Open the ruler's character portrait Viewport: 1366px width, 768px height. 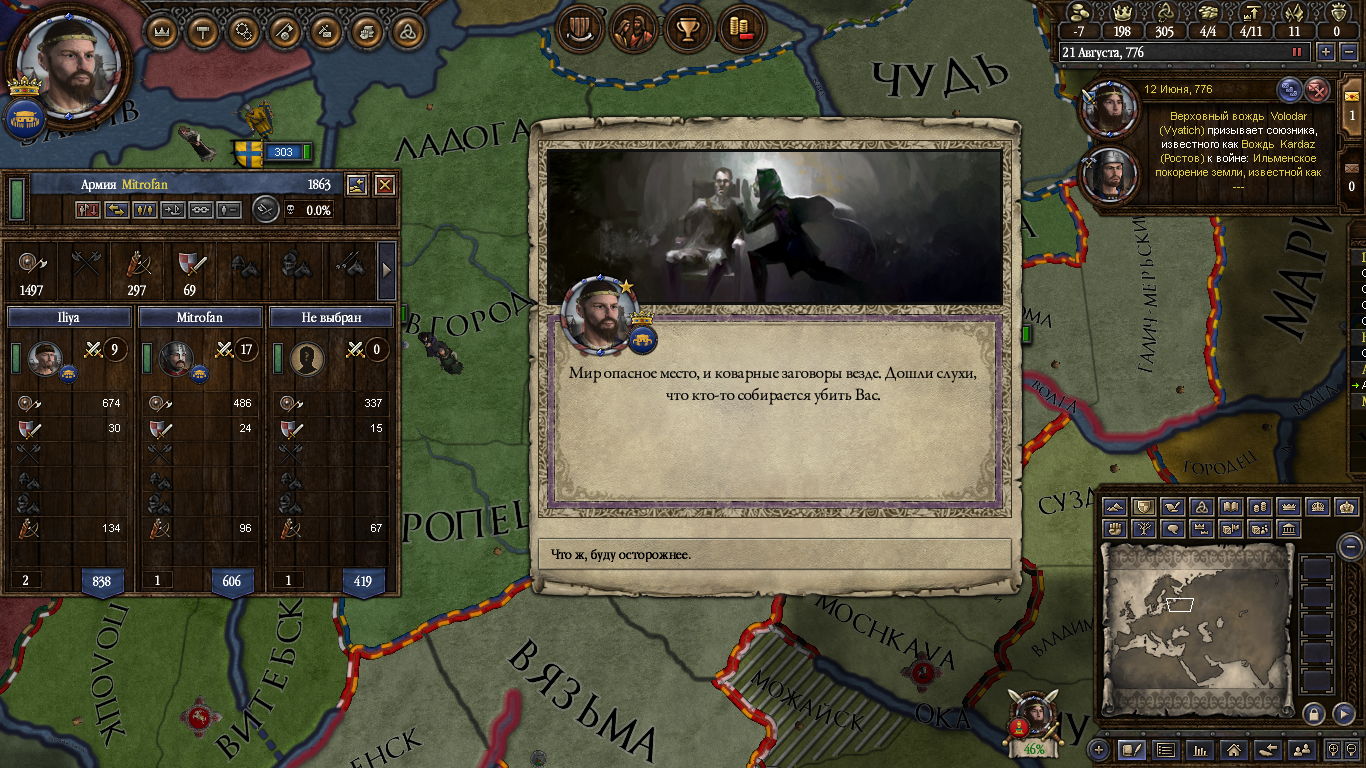[x=69, y=63]
